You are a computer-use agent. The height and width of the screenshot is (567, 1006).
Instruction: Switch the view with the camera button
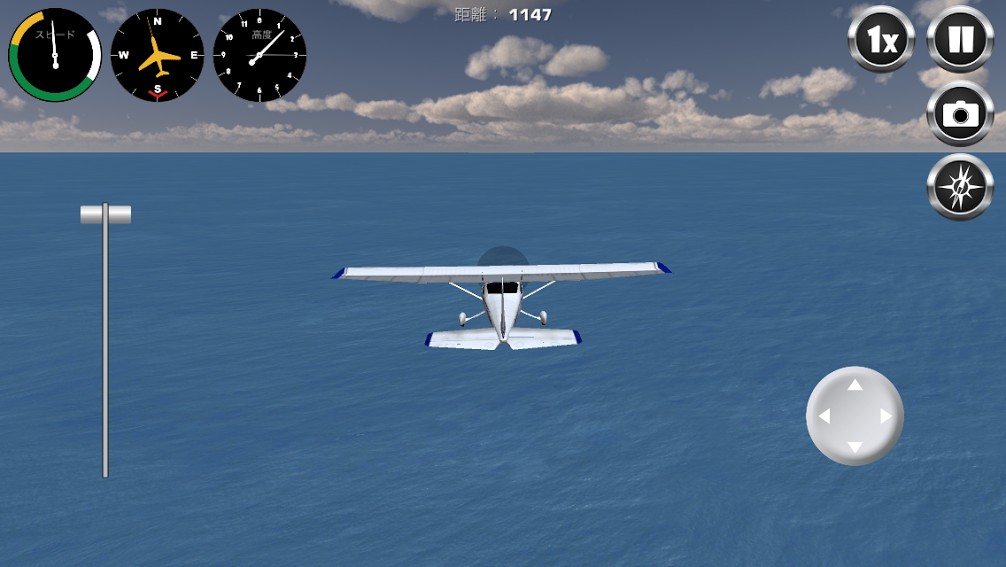pyautogui.click(x=960, y=114)
